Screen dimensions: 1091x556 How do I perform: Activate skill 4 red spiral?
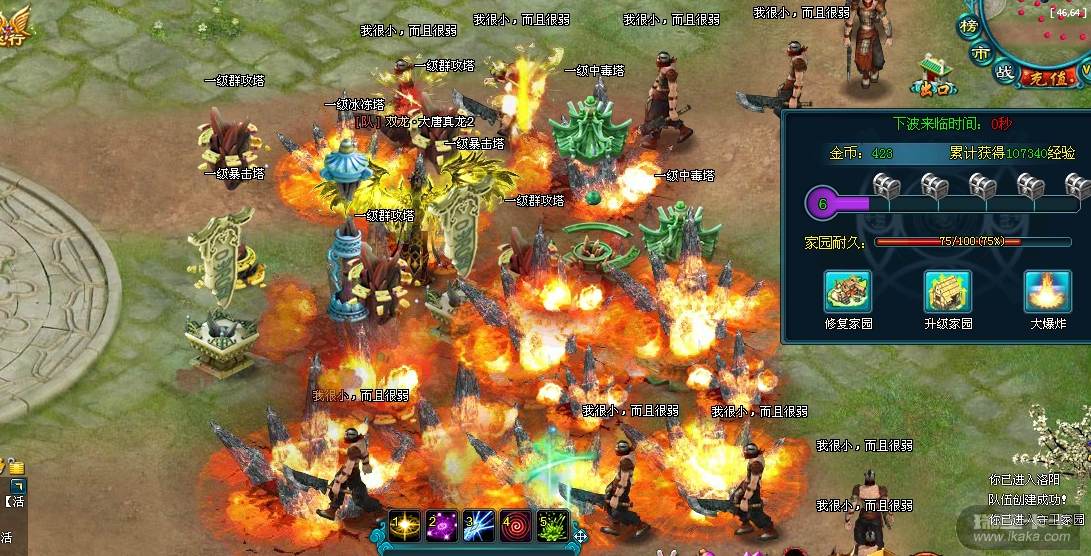pos(517,524)
